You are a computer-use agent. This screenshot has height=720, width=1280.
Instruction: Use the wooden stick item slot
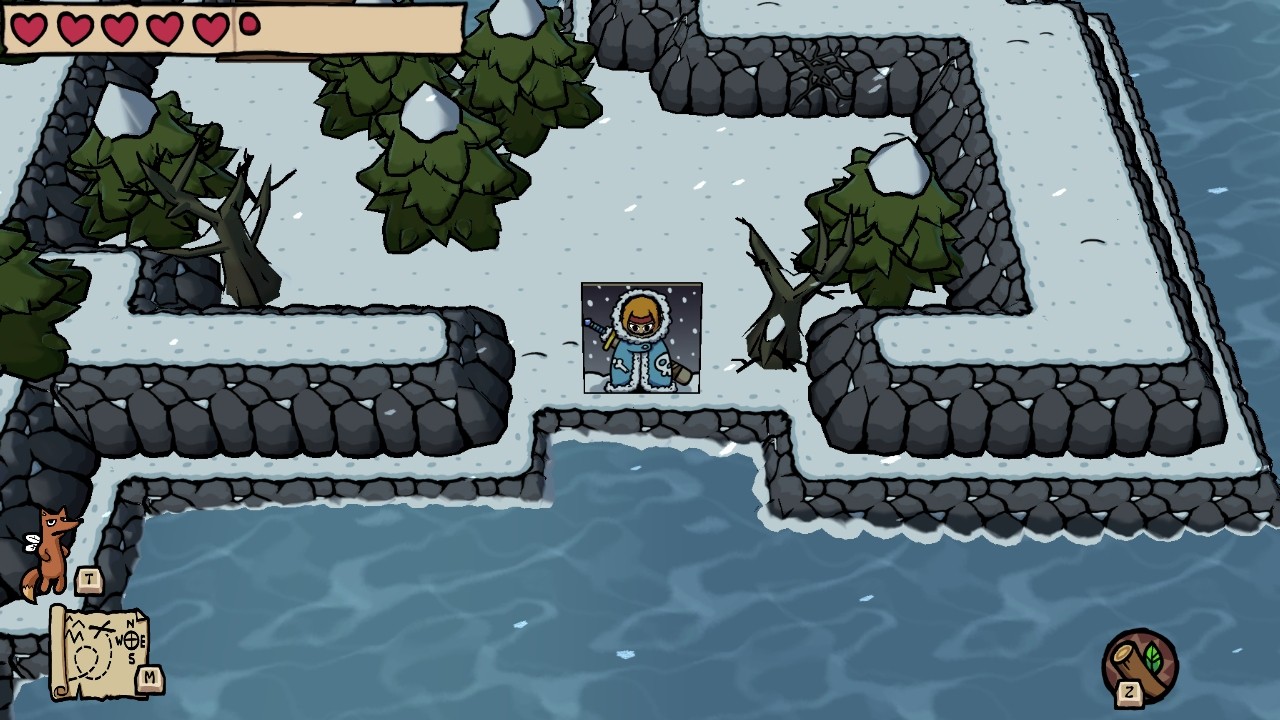[1141, 664]
